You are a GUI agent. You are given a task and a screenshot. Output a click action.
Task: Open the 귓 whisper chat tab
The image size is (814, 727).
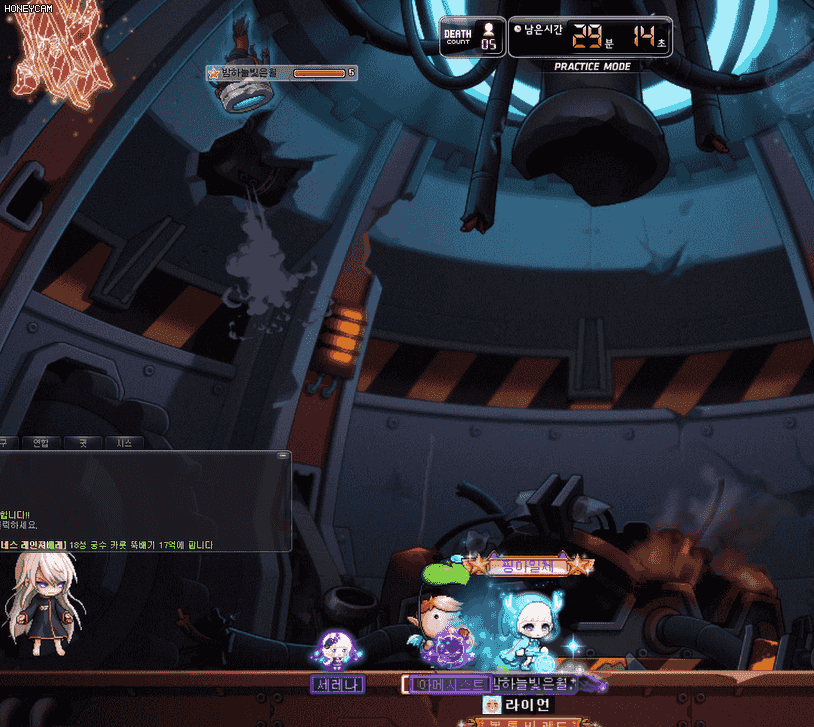point(83,442)
